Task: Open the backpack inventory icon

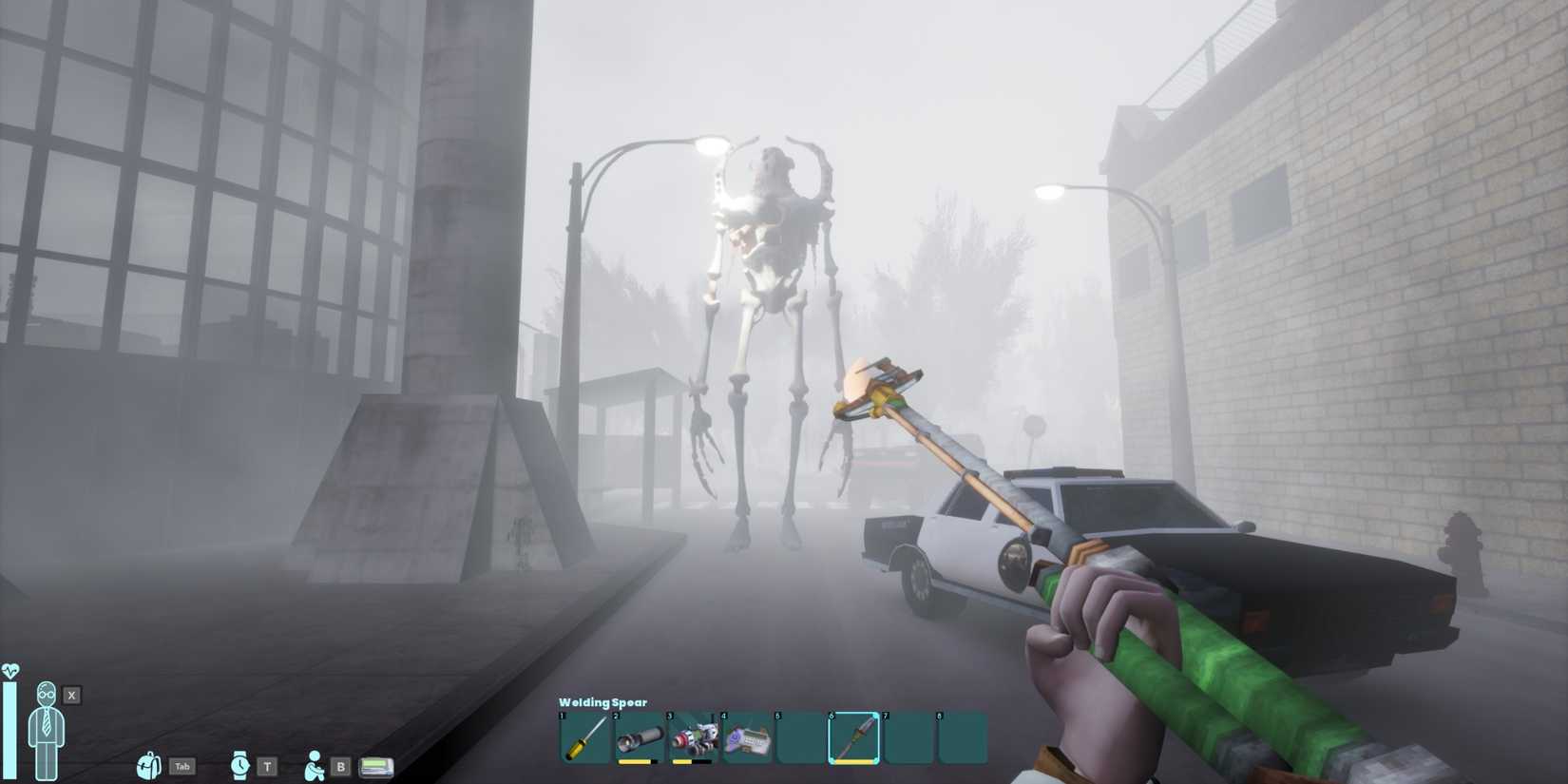Action: coord(148,766)
